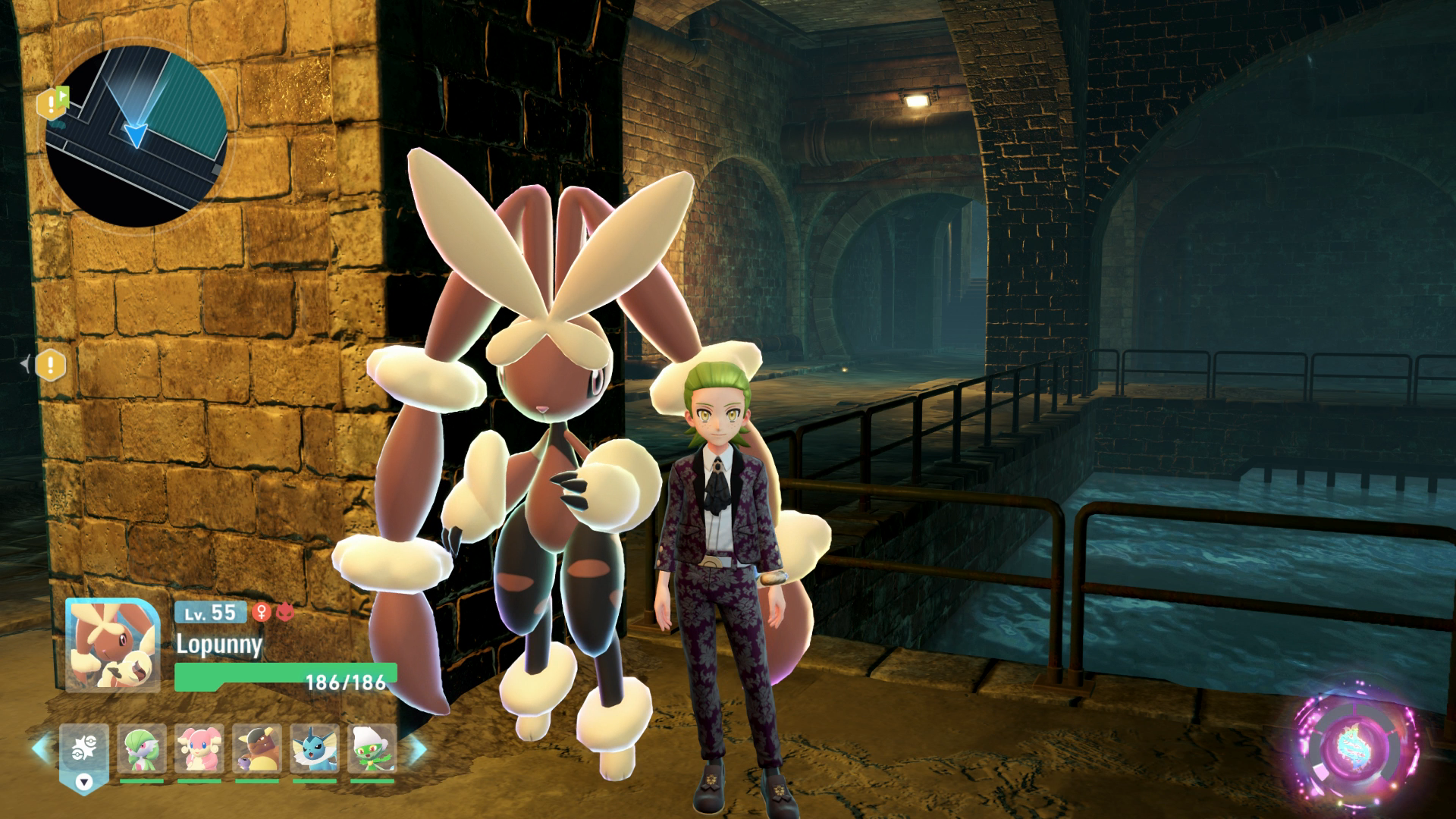Image resolution: width=1456 pixels, height=819 pixels.
Task: Click the female gender icon beside the level
Action: pos(262,612)
